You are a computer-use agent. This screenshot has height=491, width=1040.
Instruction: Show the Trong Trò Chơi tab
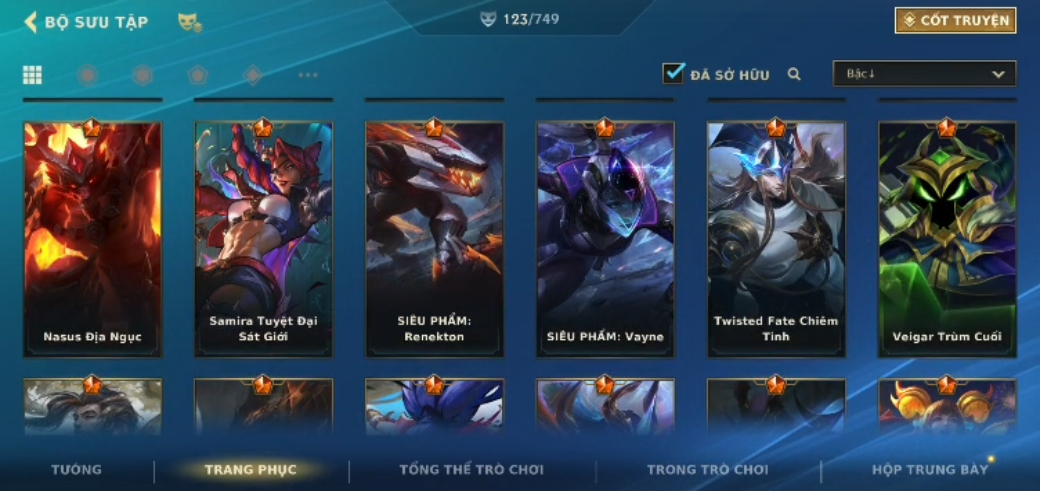(707, 470)
